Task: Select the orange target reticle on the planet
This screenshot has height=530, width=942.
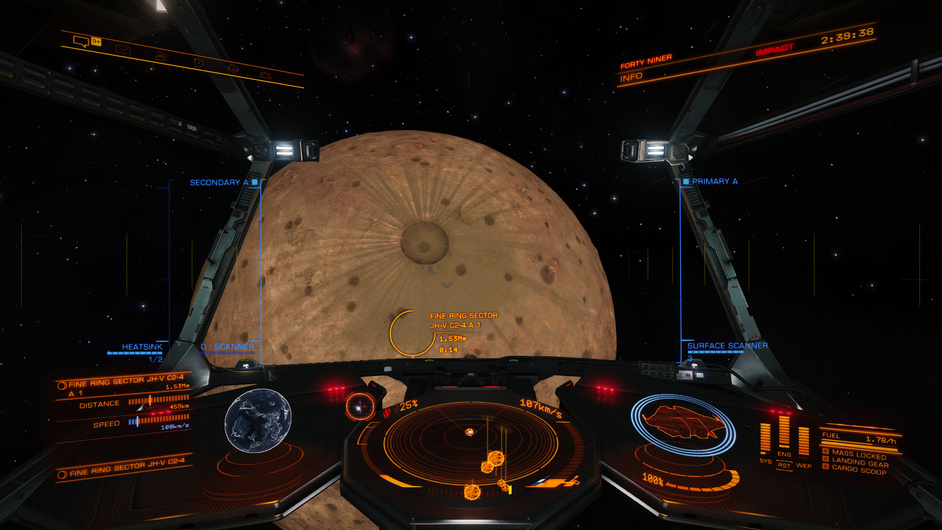Action: pos(411,332)
